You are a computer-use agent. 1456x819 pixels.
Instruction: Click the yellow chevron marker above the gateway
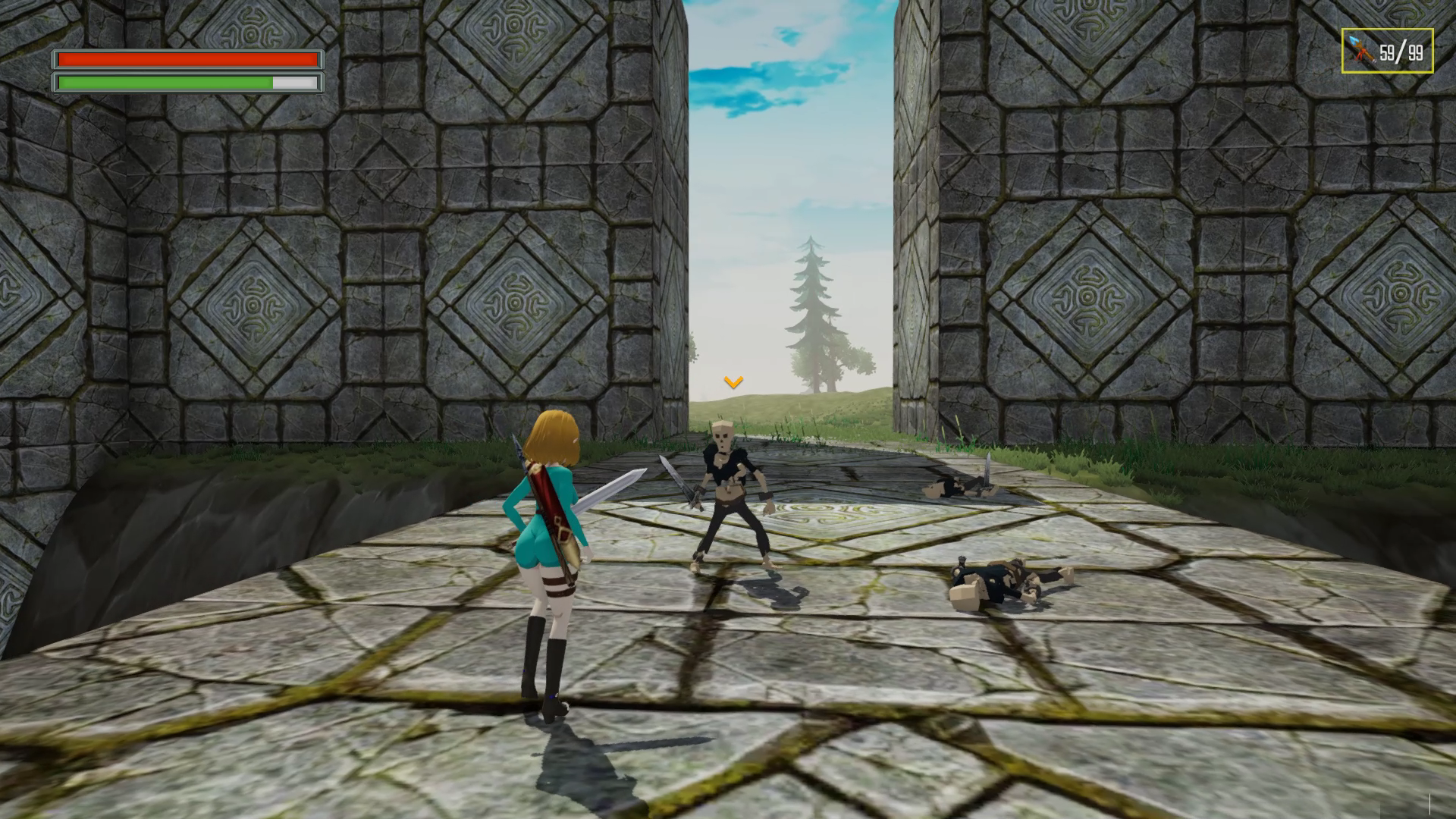(x=732, y=383)
